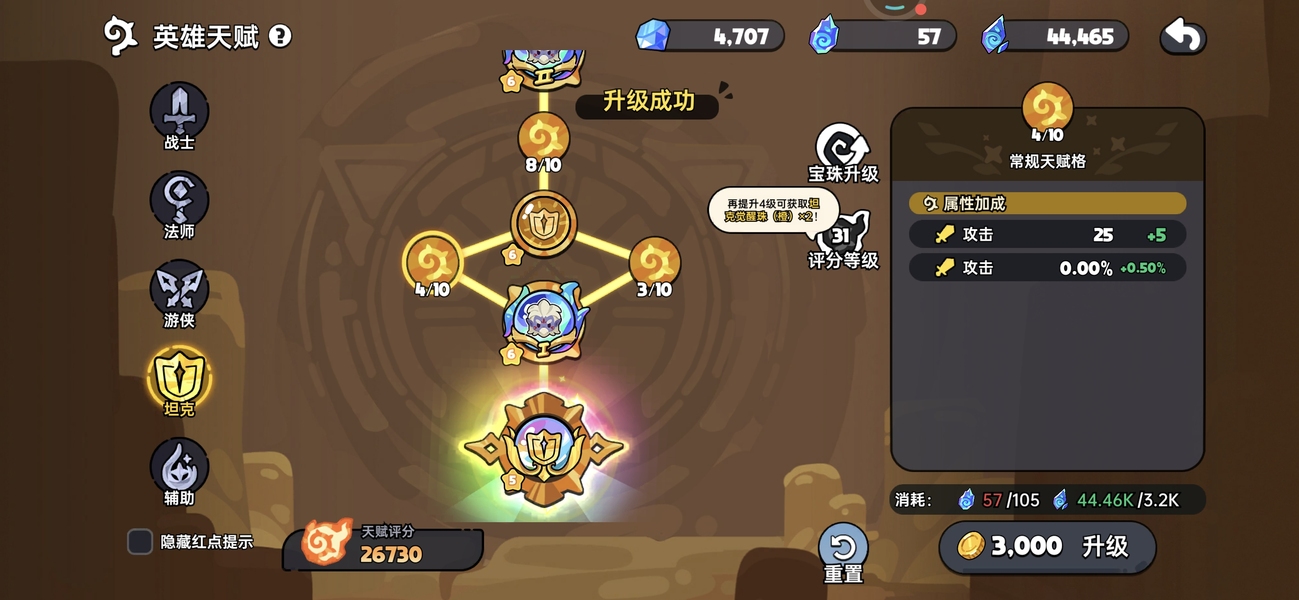Click the 天赋评分 talent score badge
The height and width of the screenshot is (600, 1299).
[382, 546]
